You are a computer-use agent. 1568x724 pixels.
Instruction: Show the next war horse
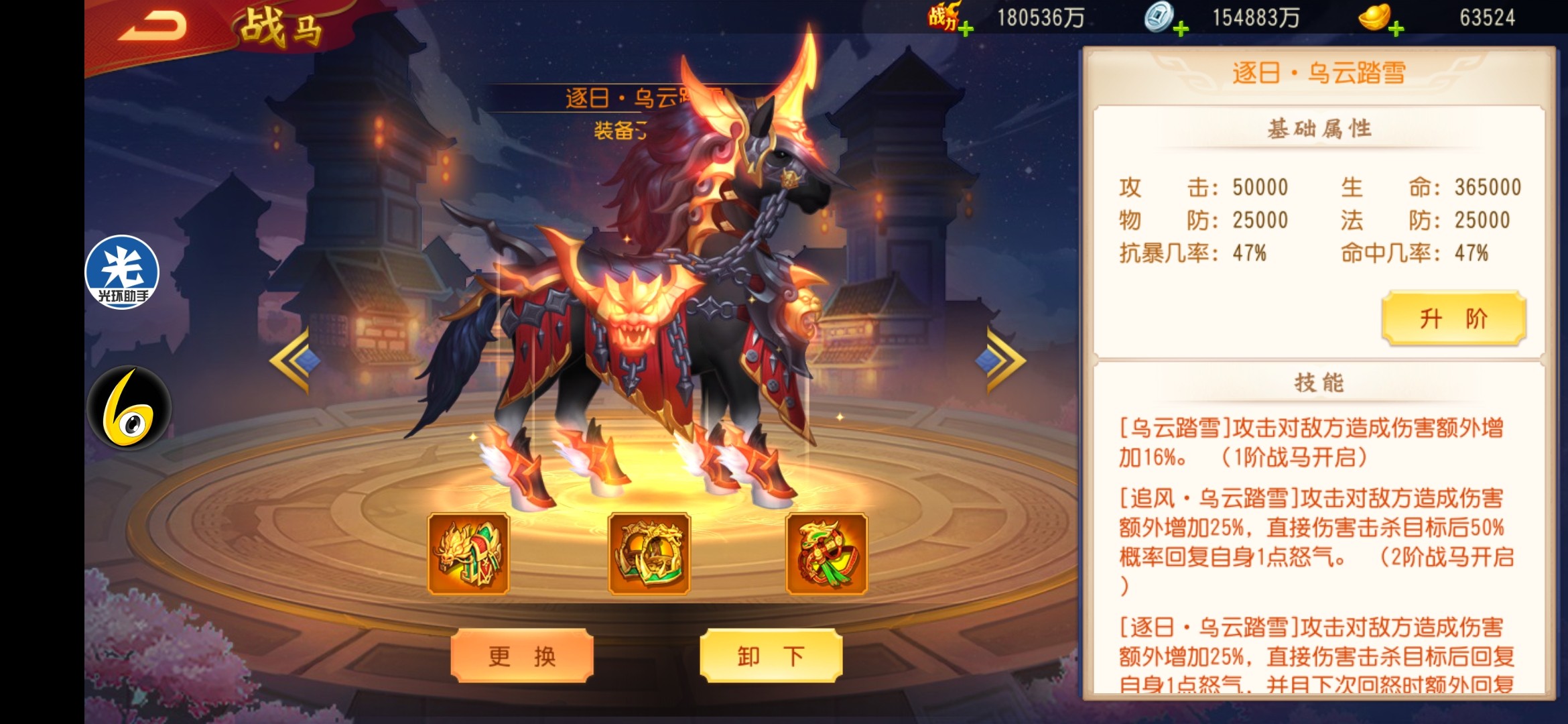click(x=1001, y=360)
